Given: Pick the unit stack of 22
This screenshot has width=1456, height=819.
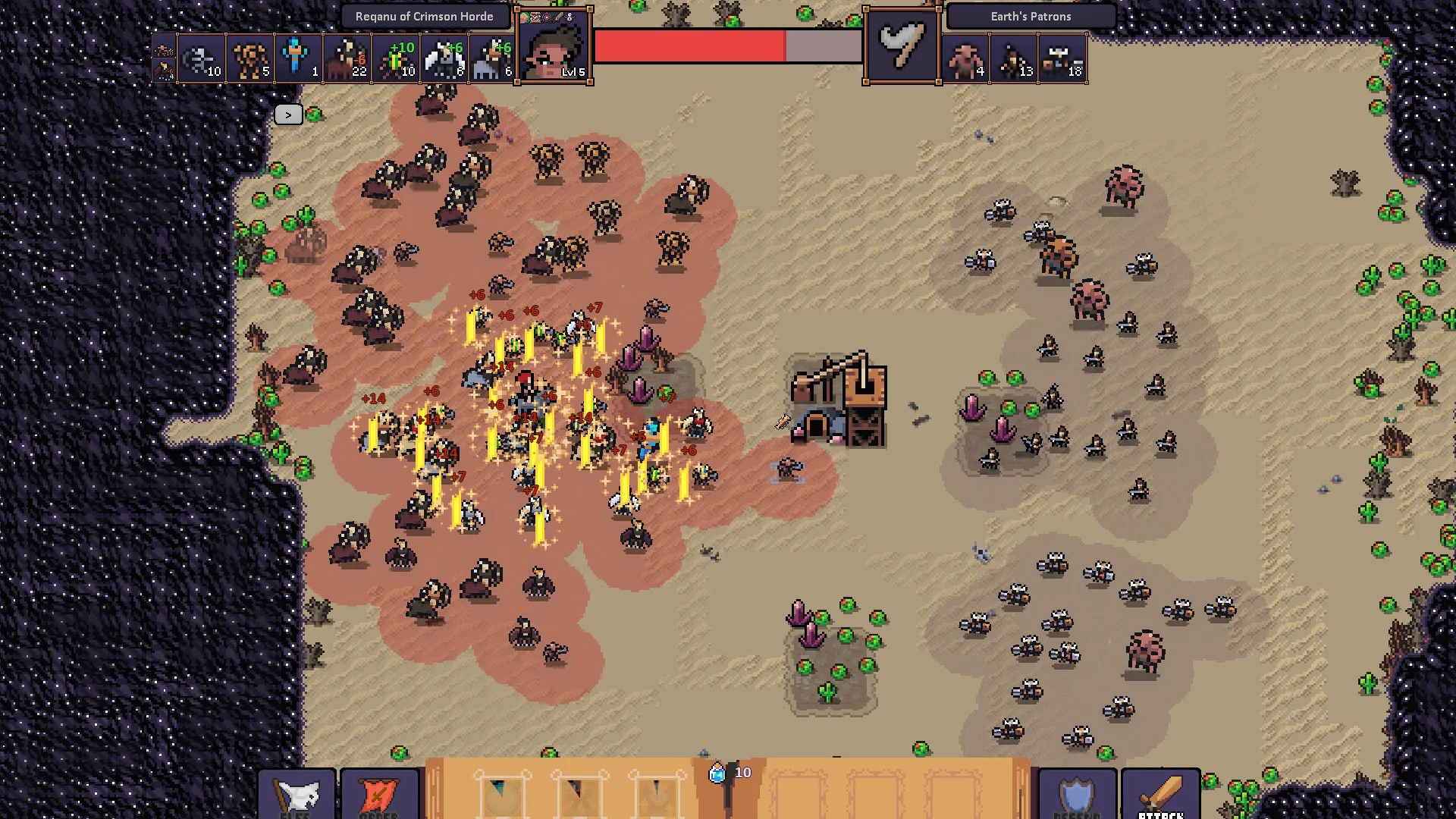Looking at the screenshot, I should tap(347, 58).
